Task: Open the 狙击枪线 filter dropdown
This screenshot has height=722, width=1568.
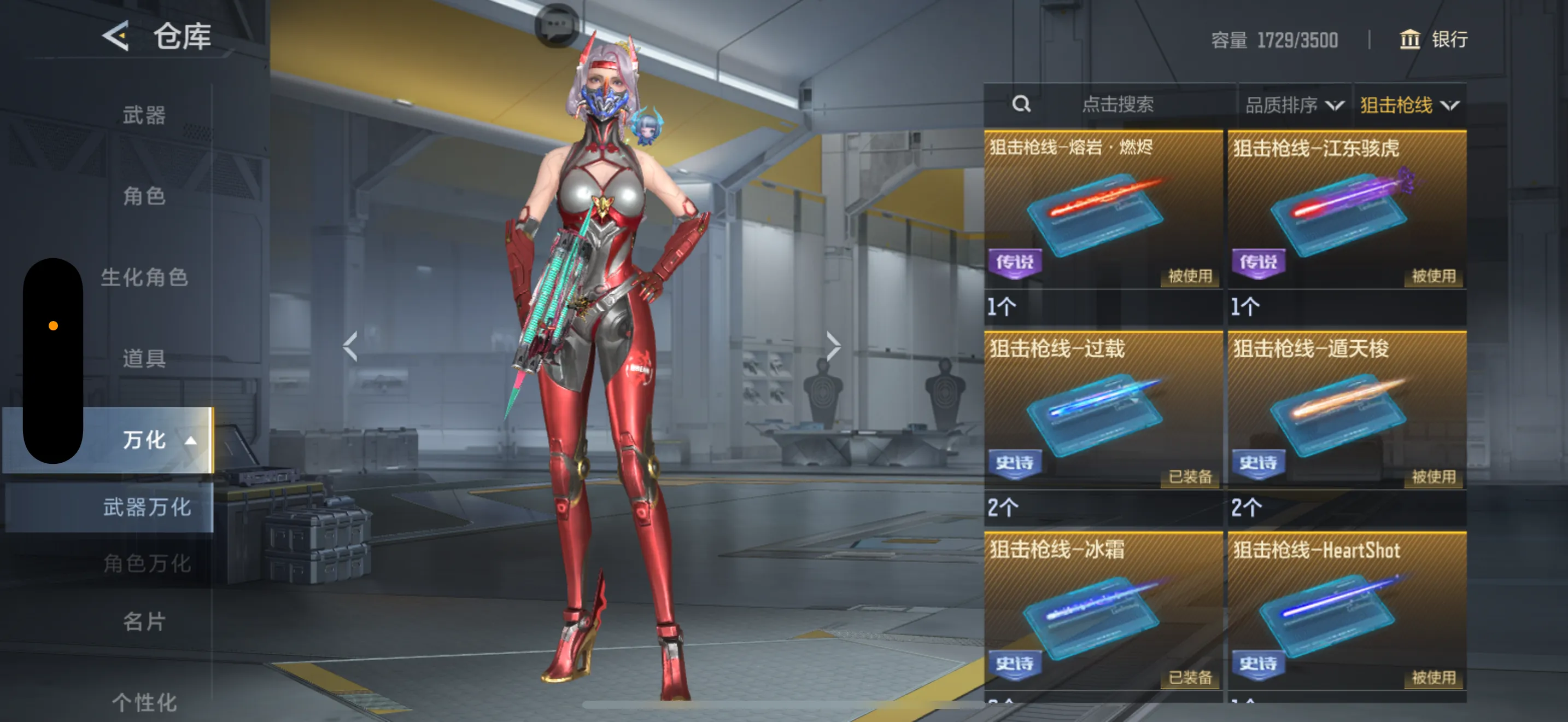Action: pos(1408,106)
